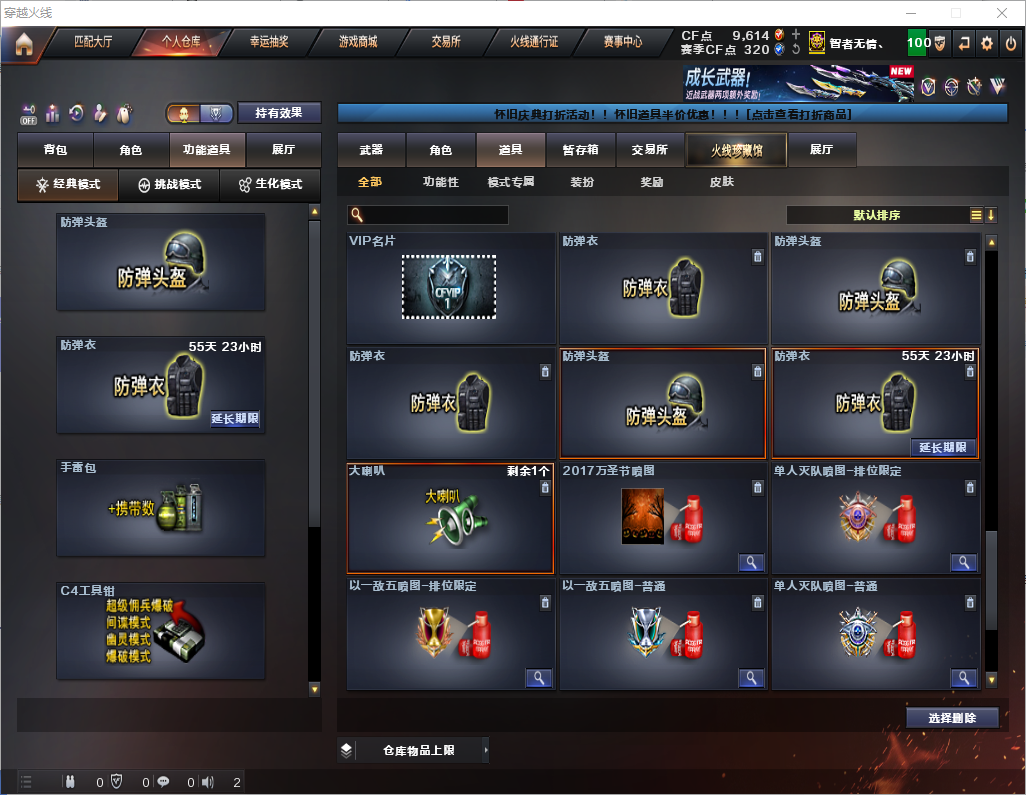1026x795 pixels.
Task: Open the 幸运抽奖 lucky draw page
Action: tap(269, 43)
